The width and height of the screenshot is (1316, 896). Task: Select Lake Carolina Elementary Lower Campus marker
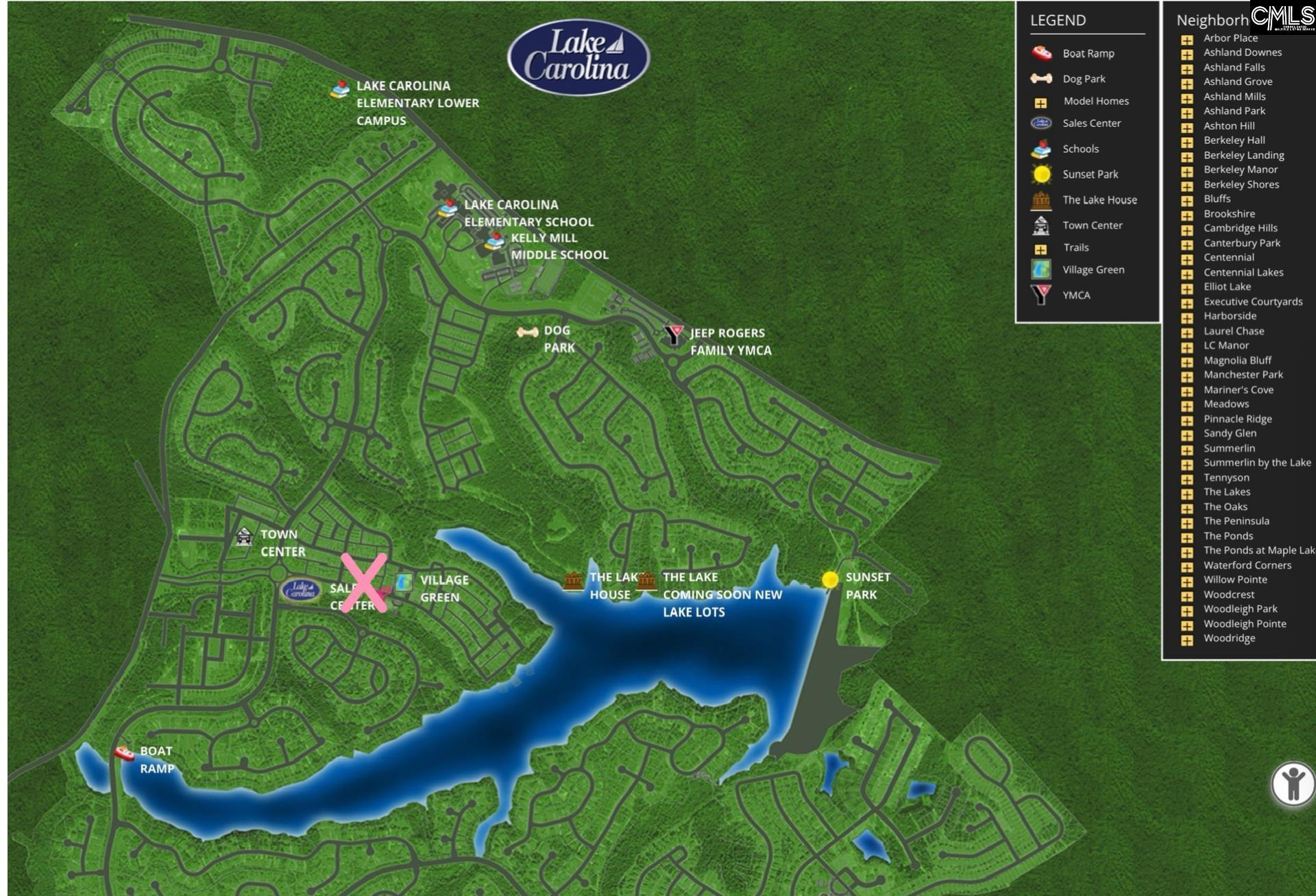pos(340,89)
